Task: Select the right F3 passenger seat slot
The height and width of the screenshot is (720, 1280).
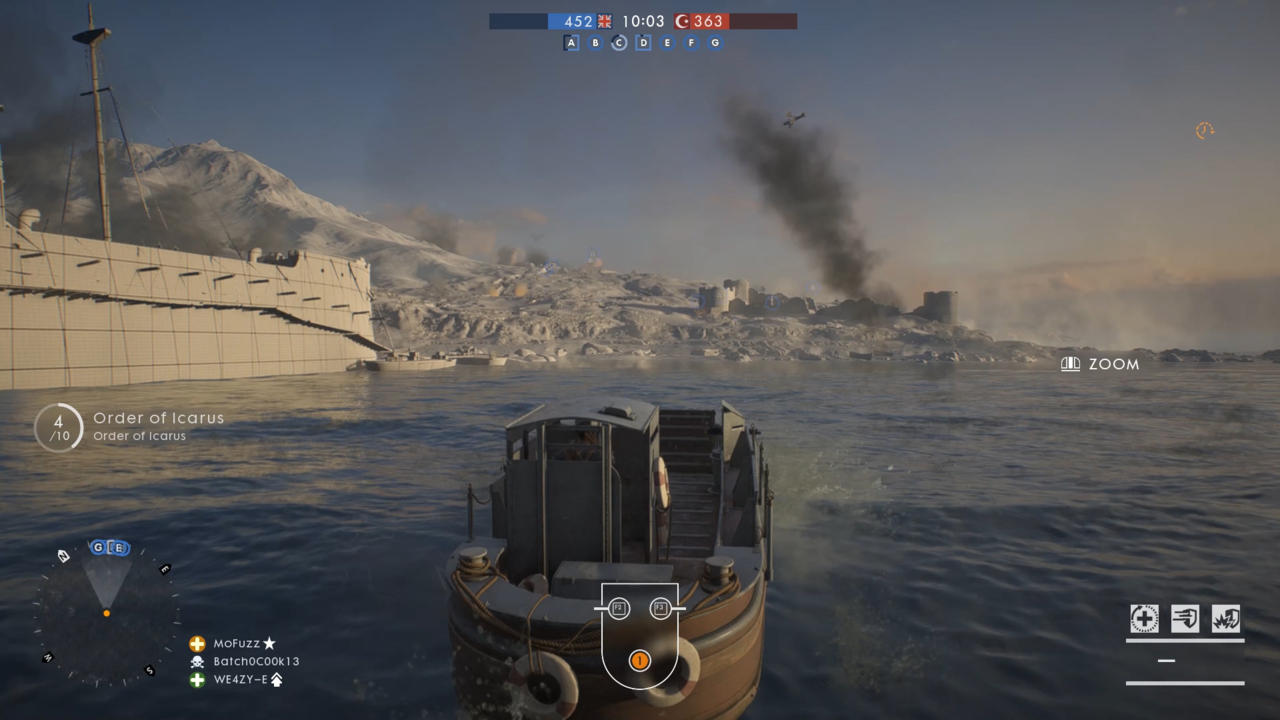Action: tap(661, 608)
